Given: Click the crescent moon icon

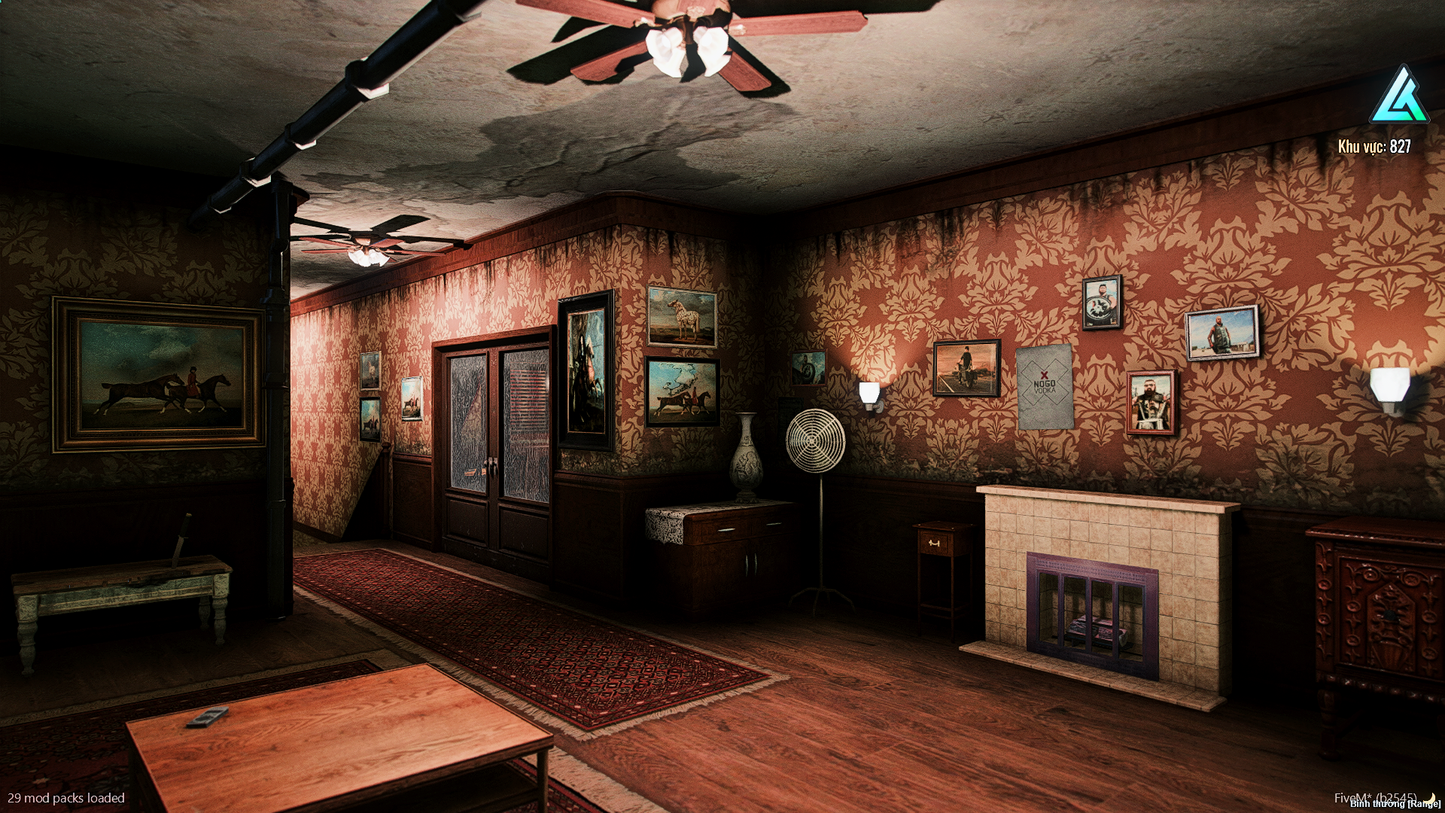Looking at the screenshot, I should pos(1431,796).
